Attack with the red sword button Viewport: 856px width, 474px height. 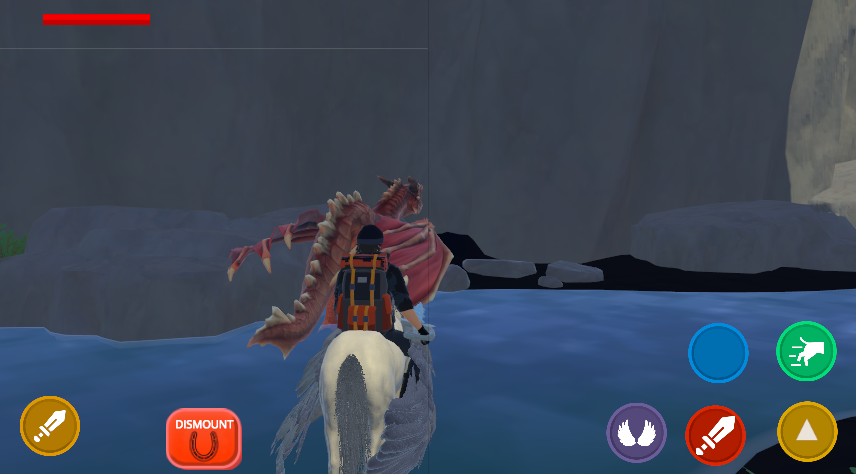[715, 435]
